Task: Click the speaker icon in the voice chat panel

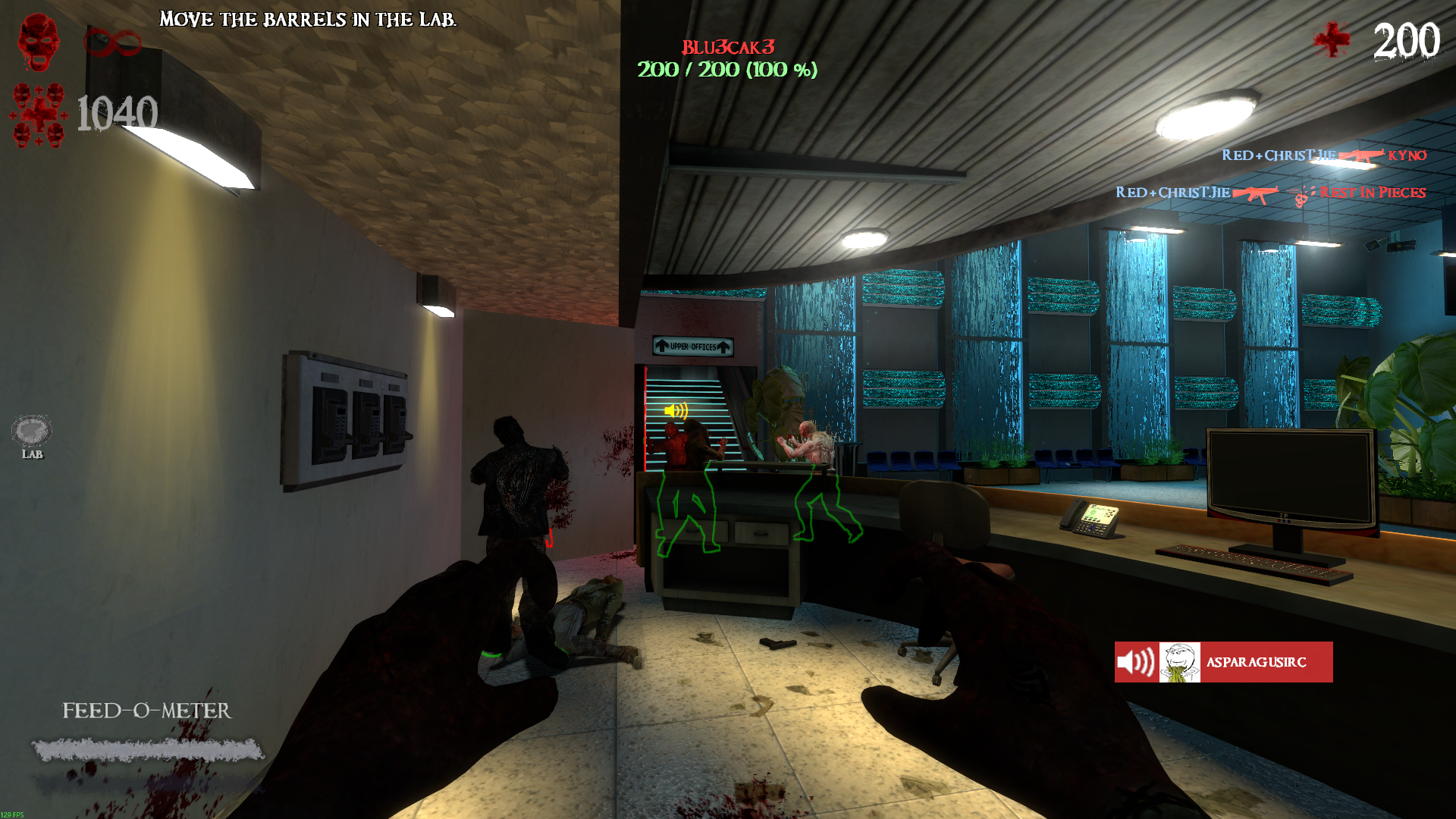Action: (1136, 662)
